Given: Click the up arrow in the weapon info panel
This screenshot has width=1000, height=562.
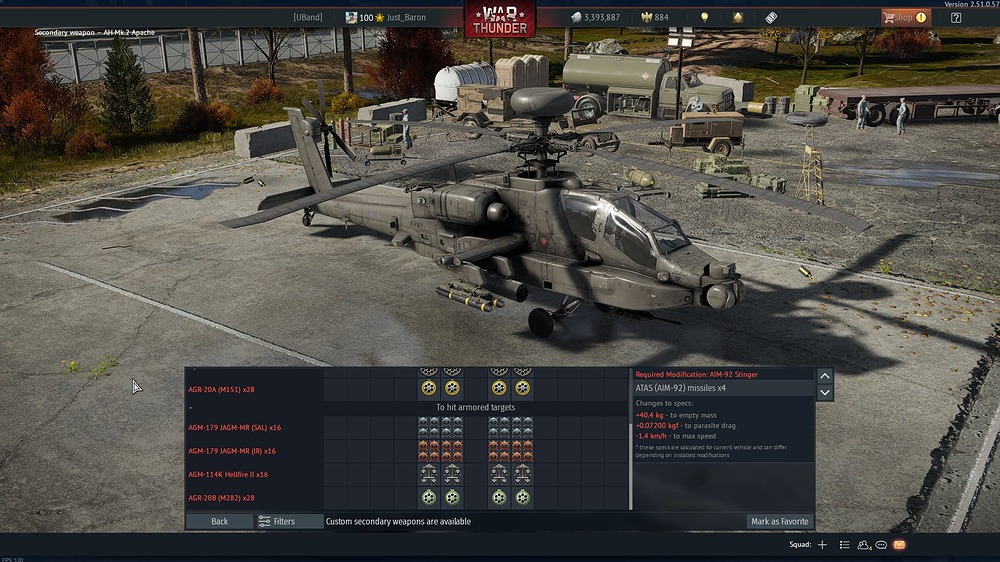Looking at the screenshot, I should [825, 376].
